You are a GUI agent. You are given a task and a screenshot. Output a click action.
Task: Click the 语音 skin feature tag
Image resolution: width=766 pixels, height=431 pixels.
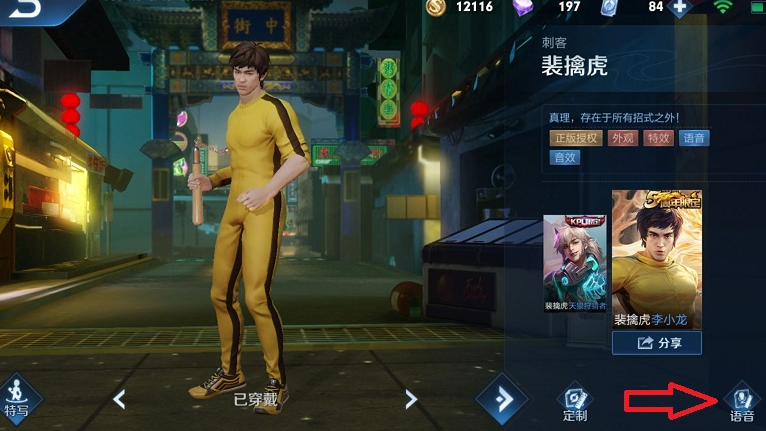click(694, 138)
